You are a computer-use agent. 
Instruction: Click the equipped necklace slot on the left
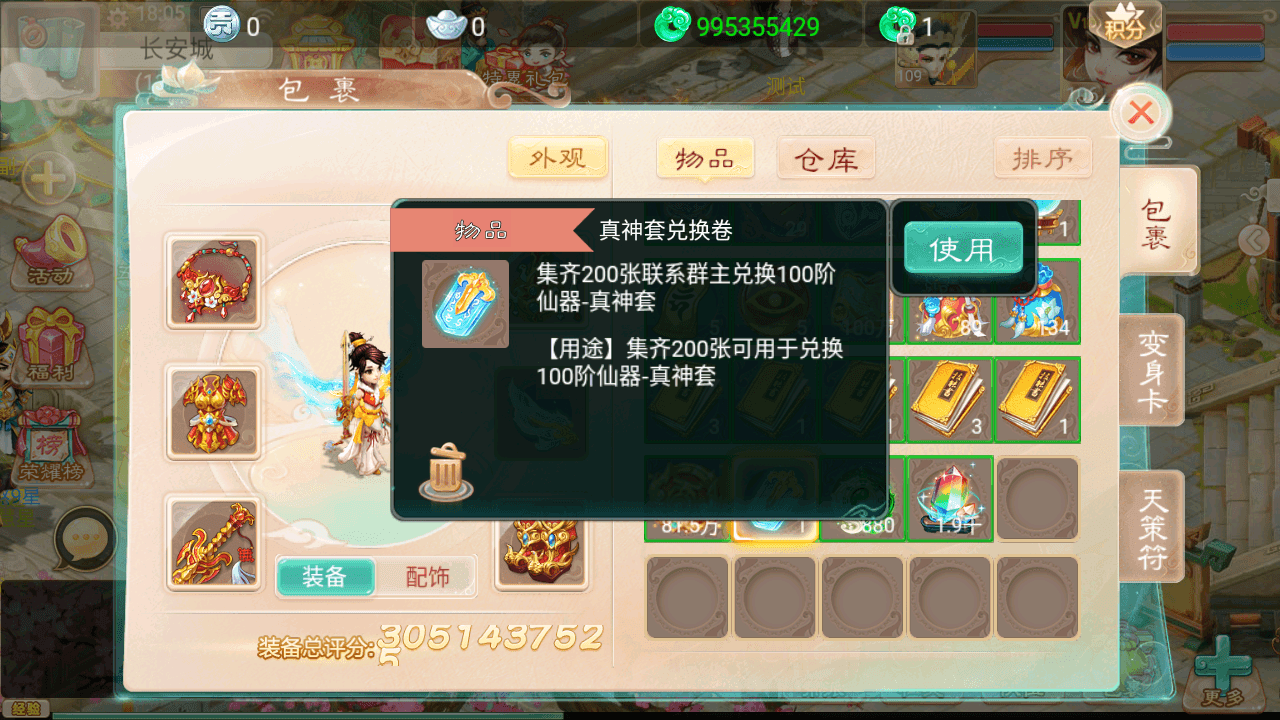click(x=213, y=281)
